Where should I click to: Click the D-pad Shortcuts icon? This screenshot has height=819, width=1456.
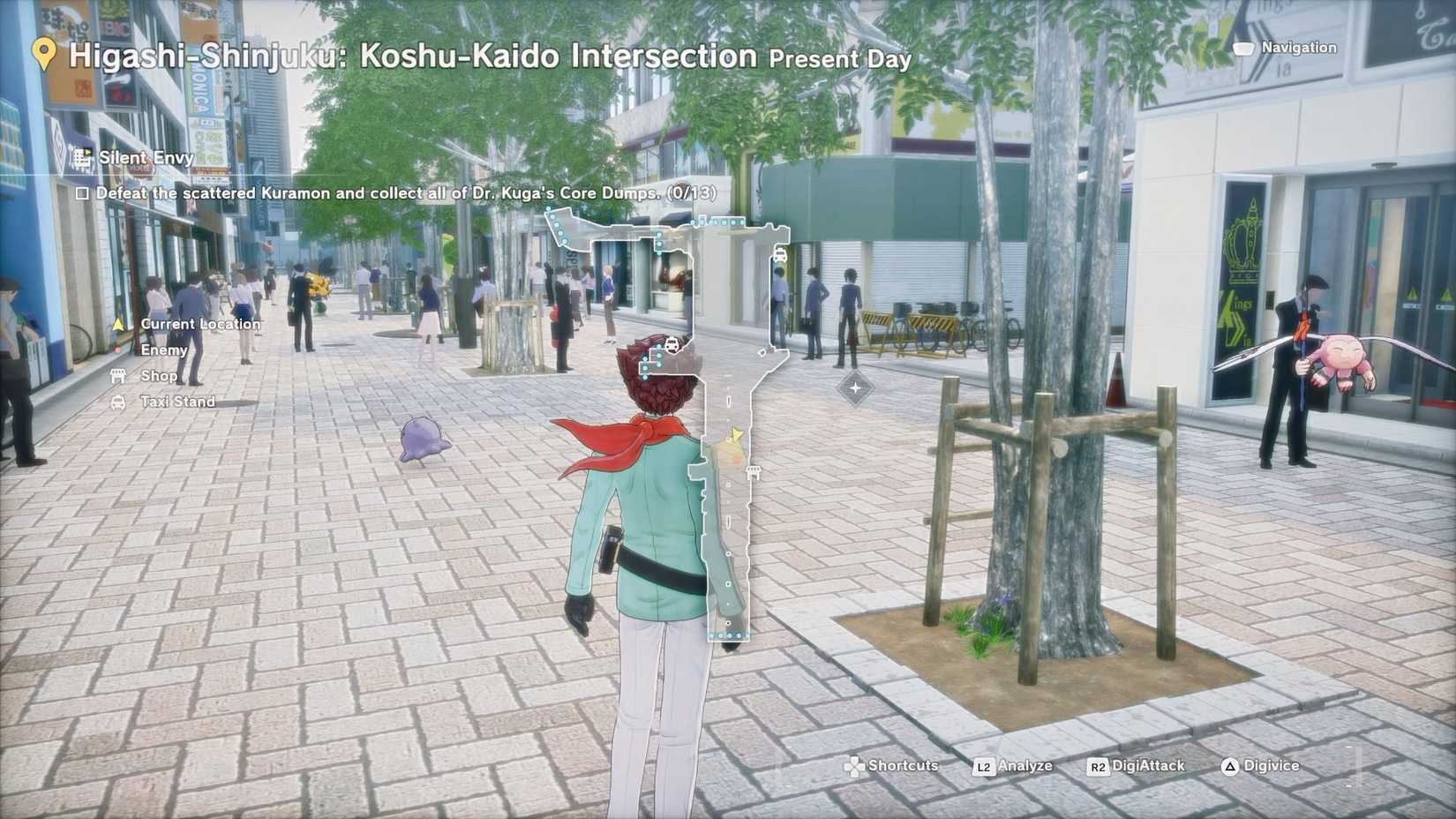pyautogui.click(x=853, y=766)
